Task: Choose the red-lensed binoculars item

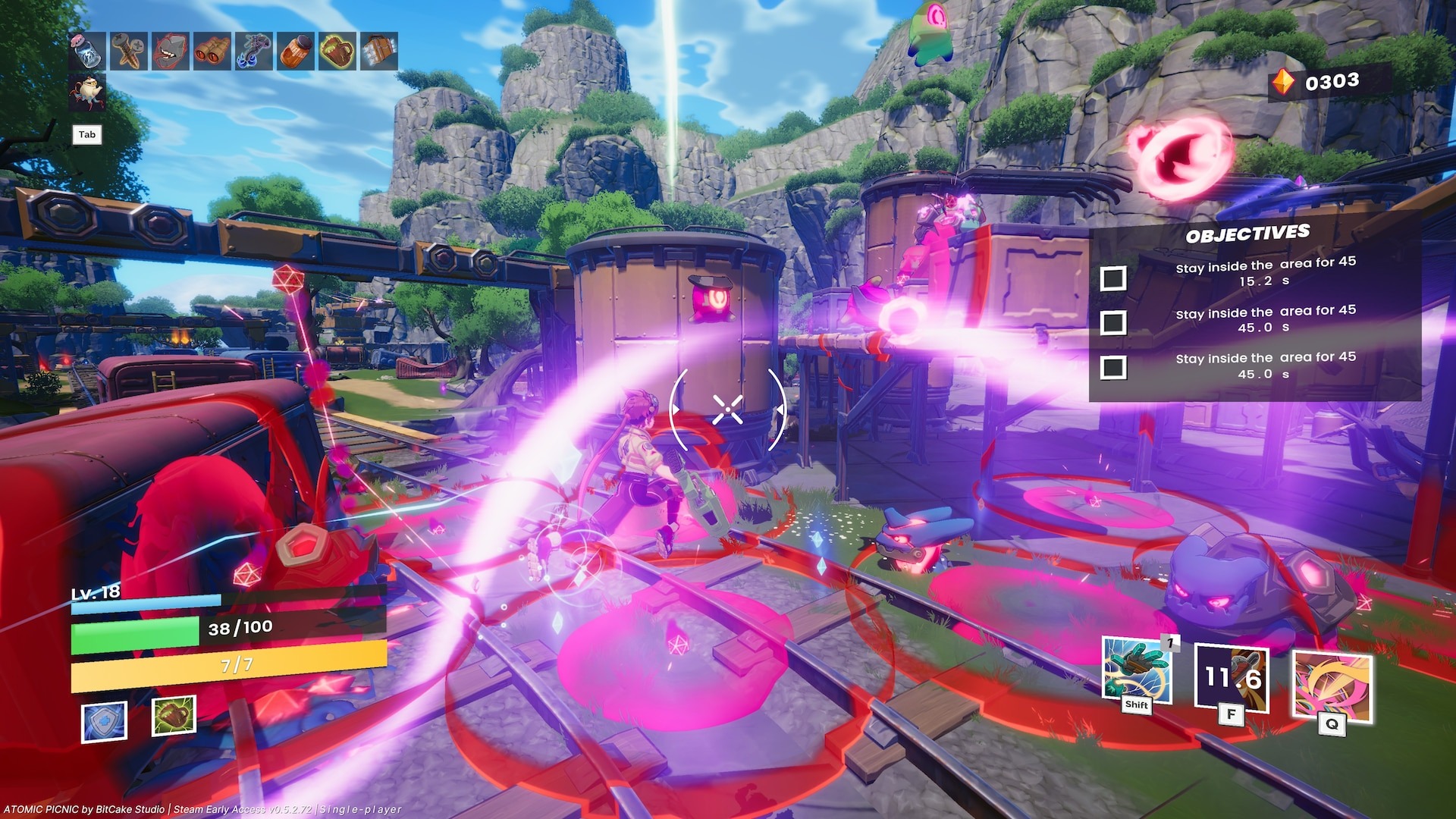Action: [212, 51]
